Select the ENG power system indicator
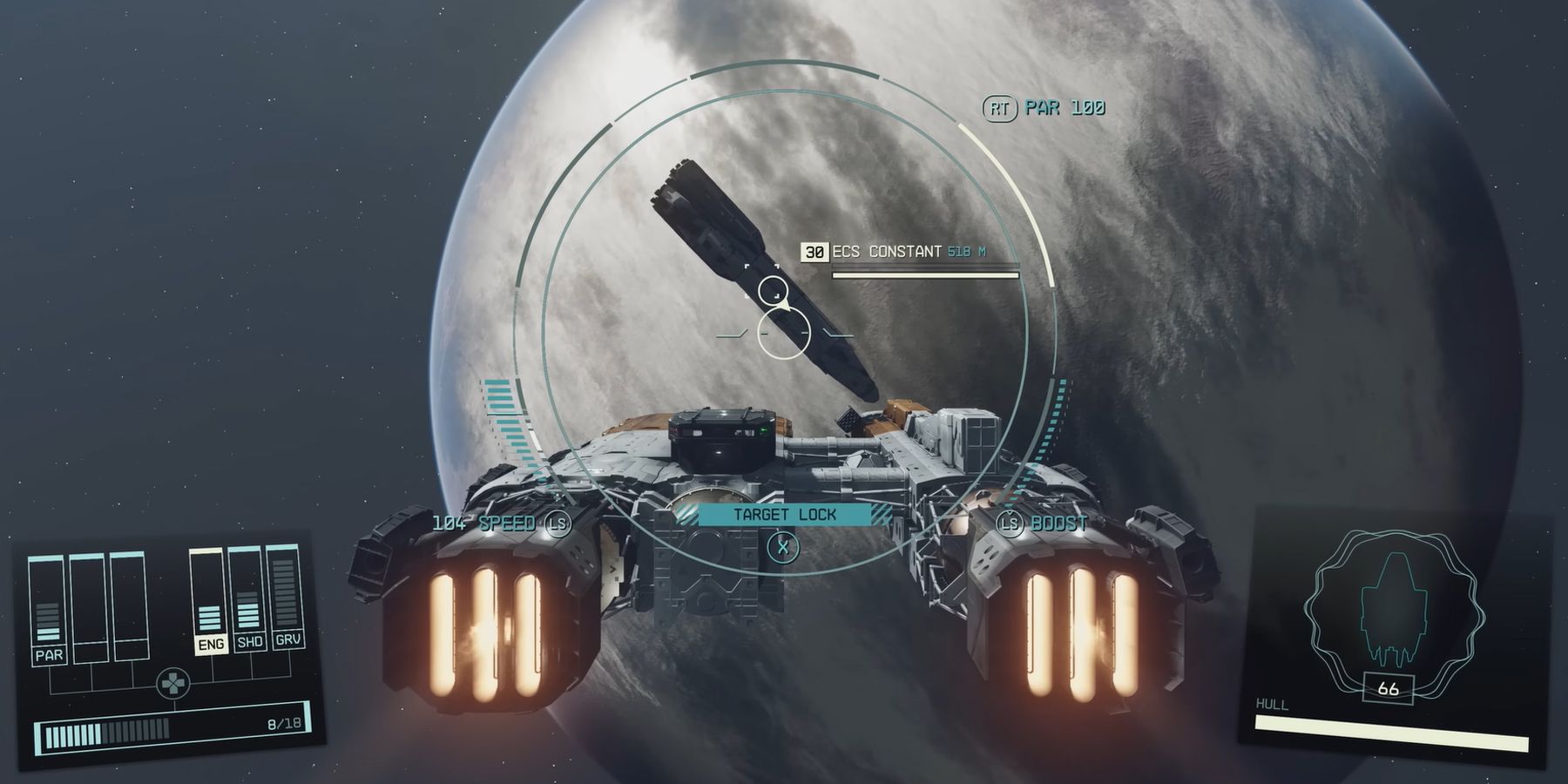This screenshot has width=1568, height=784. [212, 643]
